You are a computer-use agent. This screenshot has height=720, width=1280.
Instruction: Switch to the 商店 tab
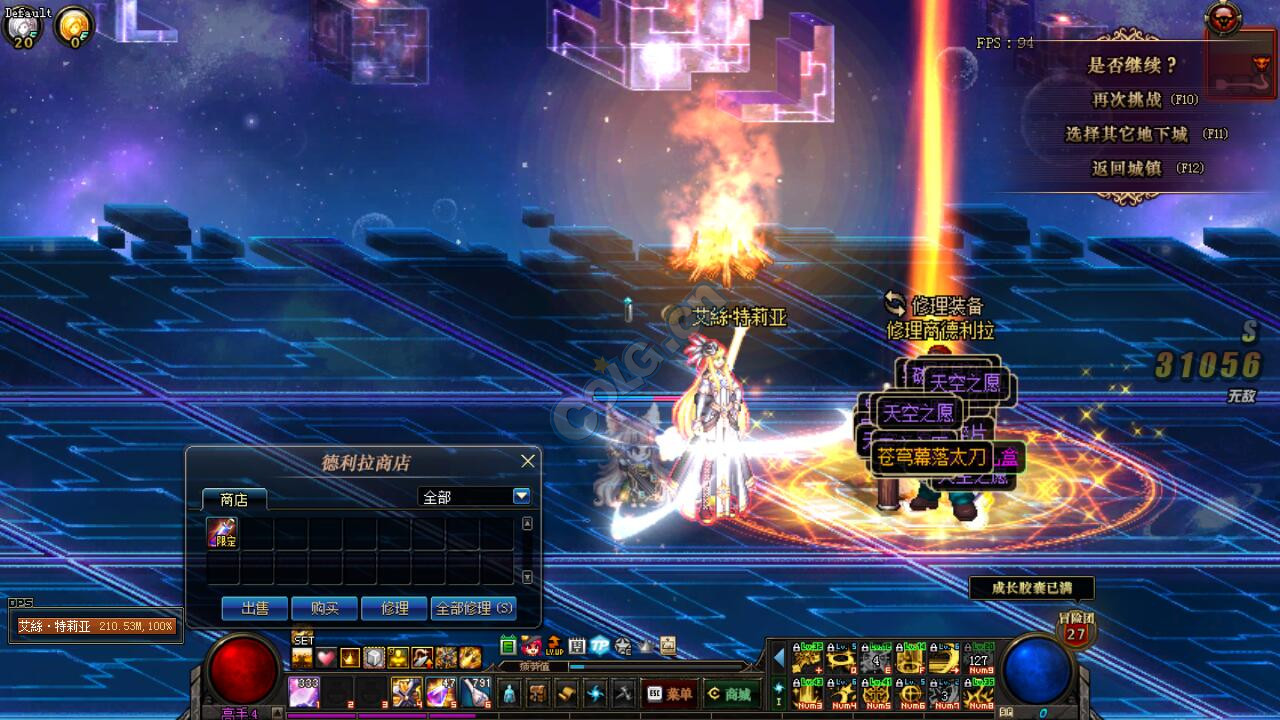coord(234,499)
